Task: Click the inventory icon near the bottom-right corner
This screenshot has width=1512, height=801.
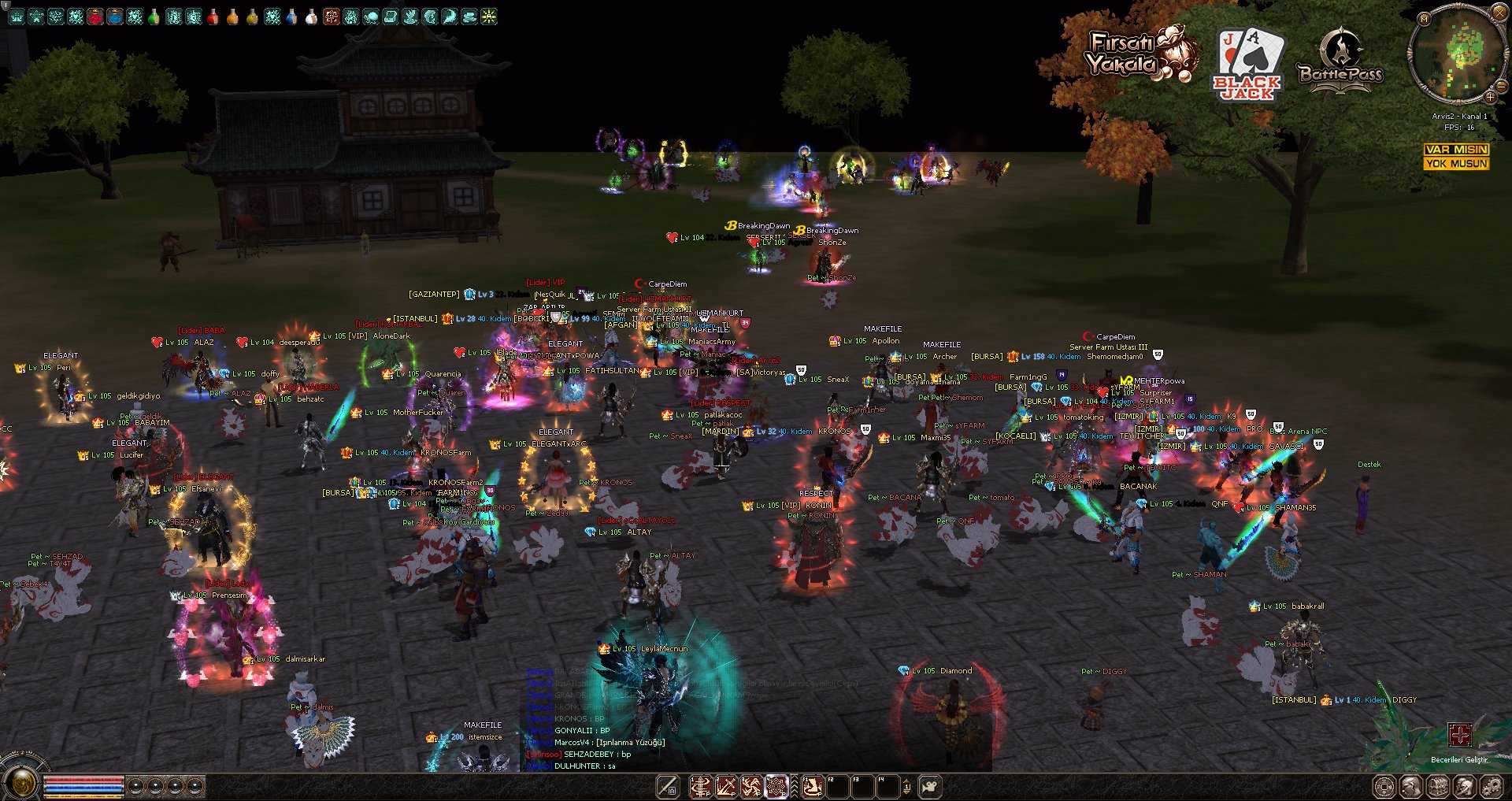Action: 1437,786
